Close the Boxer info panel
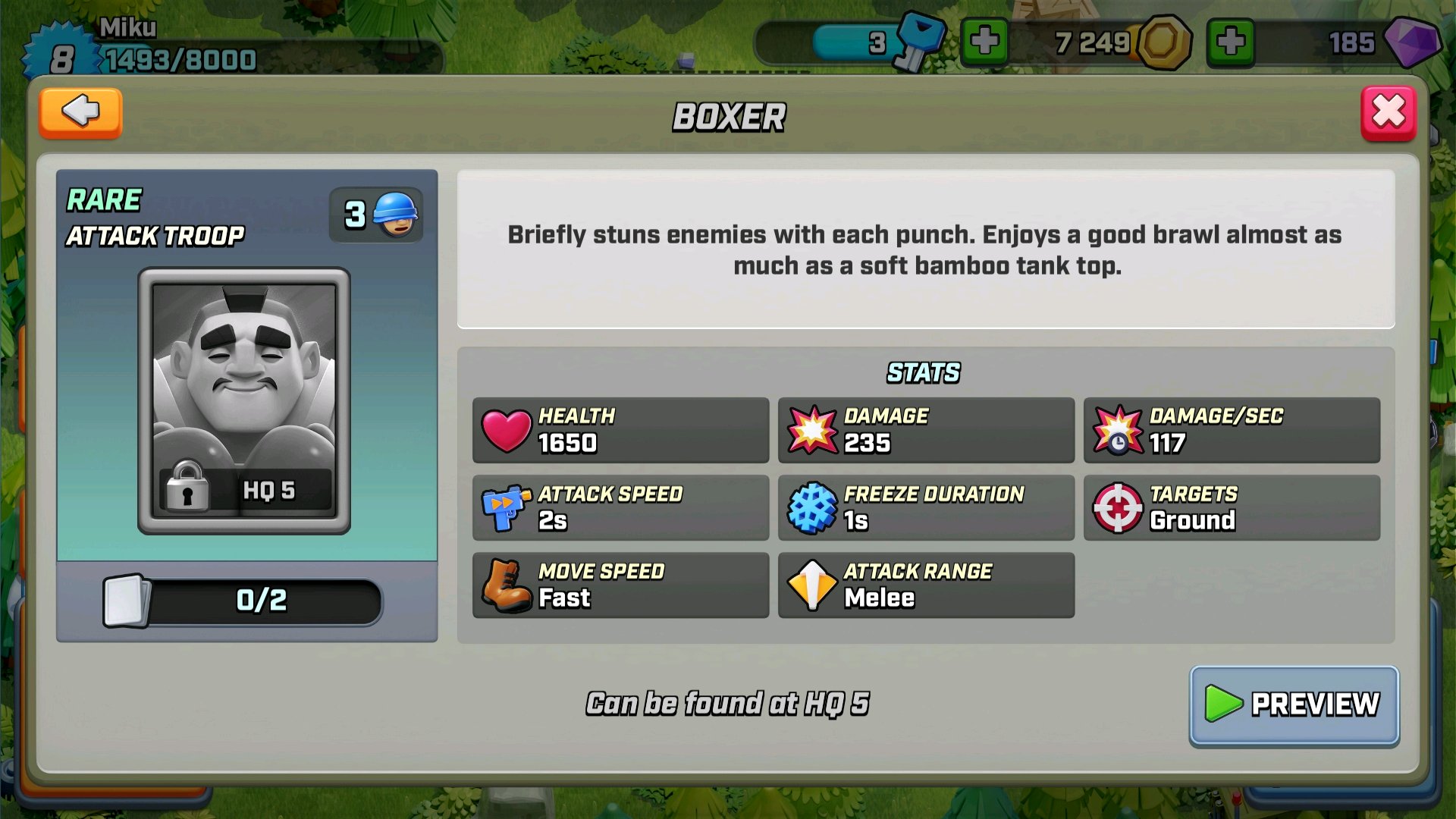 1388,113
